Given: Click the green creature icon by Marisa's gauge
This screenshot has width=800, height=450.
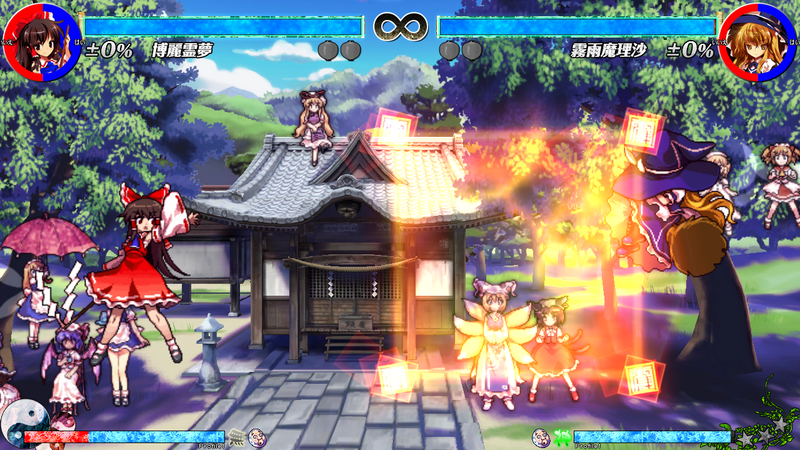Looking at the screenshot, I should pos(562,437).
